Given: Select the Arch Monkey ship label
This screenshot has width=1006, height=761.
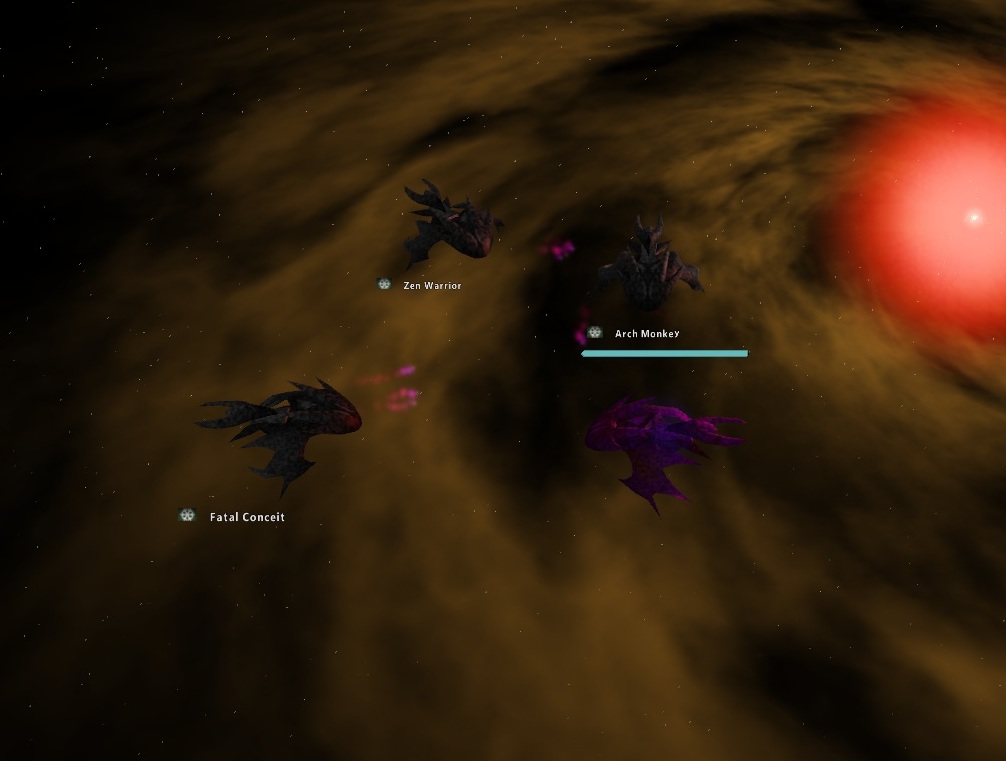Looking at the screenshot, I should [x=646, y=334].
